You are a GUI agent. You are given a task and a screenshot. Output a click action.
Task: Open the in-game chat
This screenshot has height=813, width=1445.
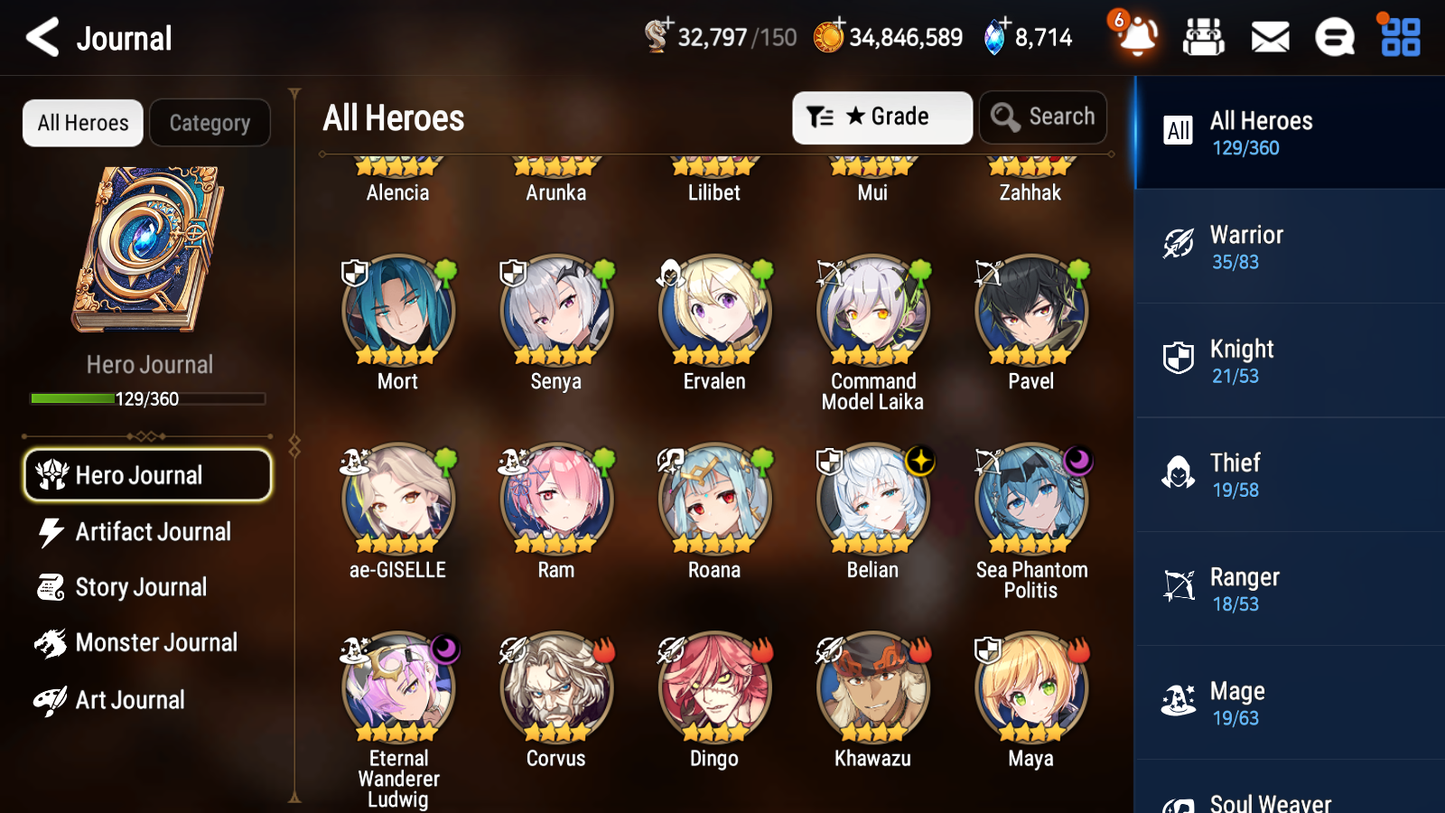click(1334, 36)
